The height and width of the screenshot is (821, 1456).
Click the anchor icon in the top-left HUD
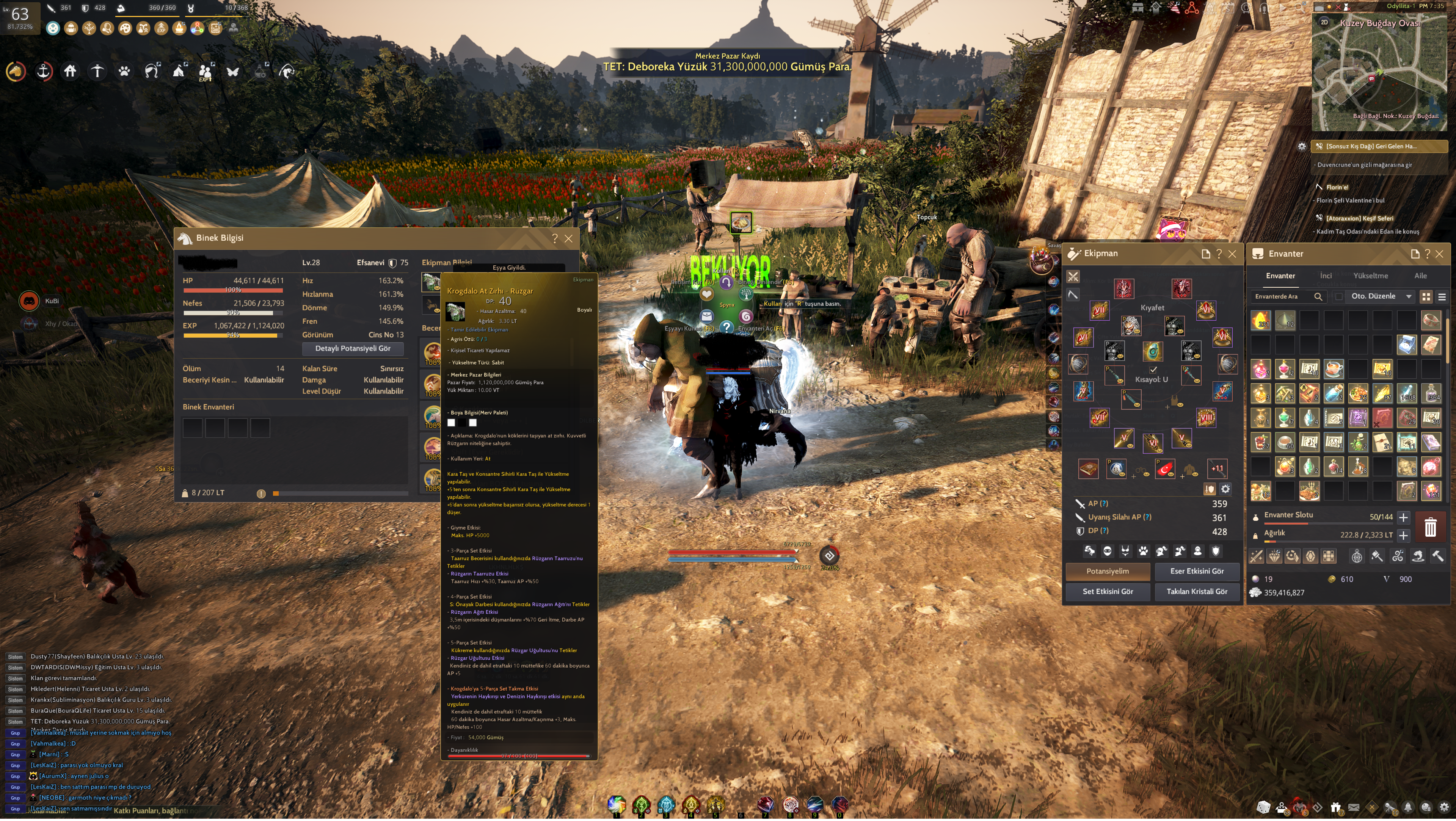point(44,71)
